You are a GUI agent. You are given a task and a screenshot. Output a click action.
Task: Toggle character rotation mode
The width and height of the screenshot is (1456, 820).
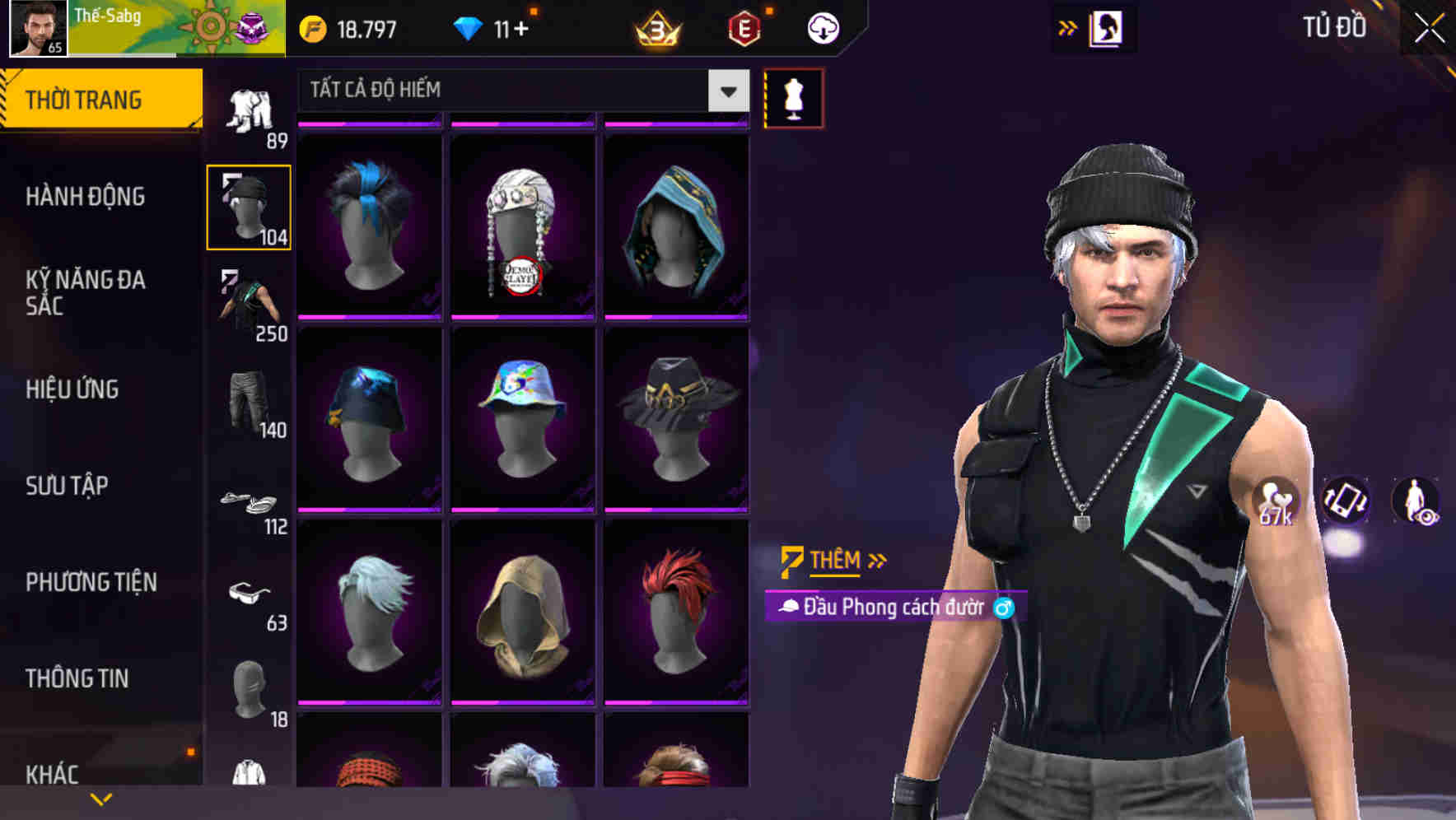pyautogui.click(x=1344, y=502)
